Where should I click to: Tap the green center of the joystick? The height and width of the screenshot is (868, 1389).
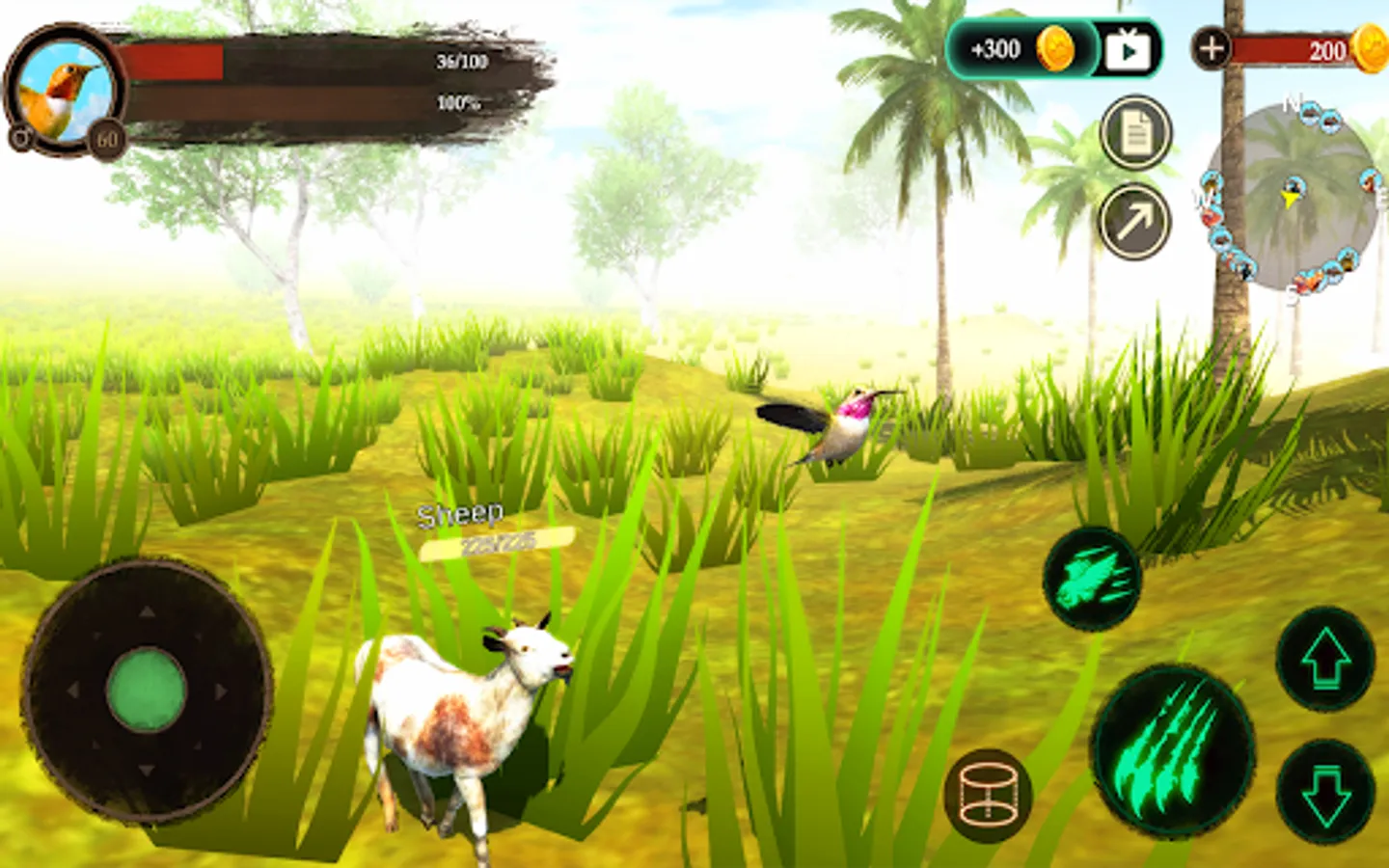coord(146,691)
